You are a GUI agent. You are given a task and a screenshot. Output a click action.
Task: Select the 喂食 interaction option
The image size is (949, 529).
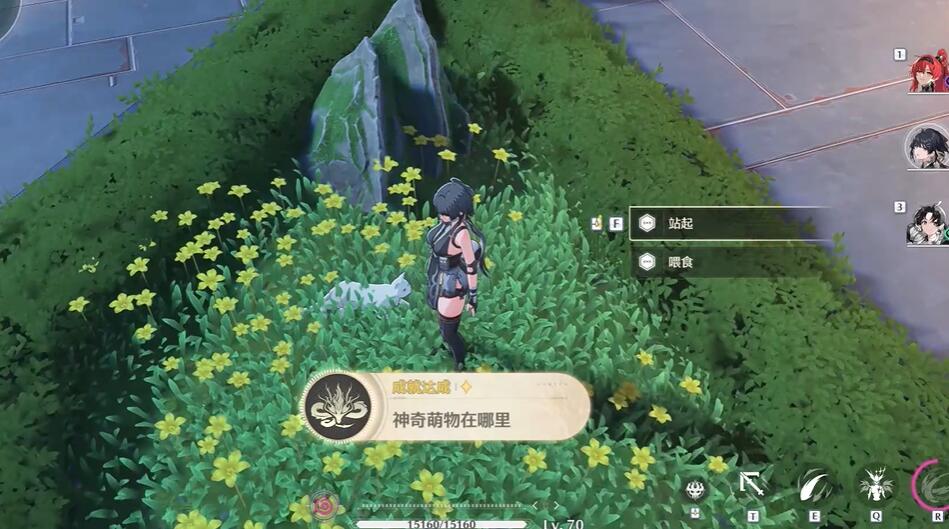click(730, 262)
